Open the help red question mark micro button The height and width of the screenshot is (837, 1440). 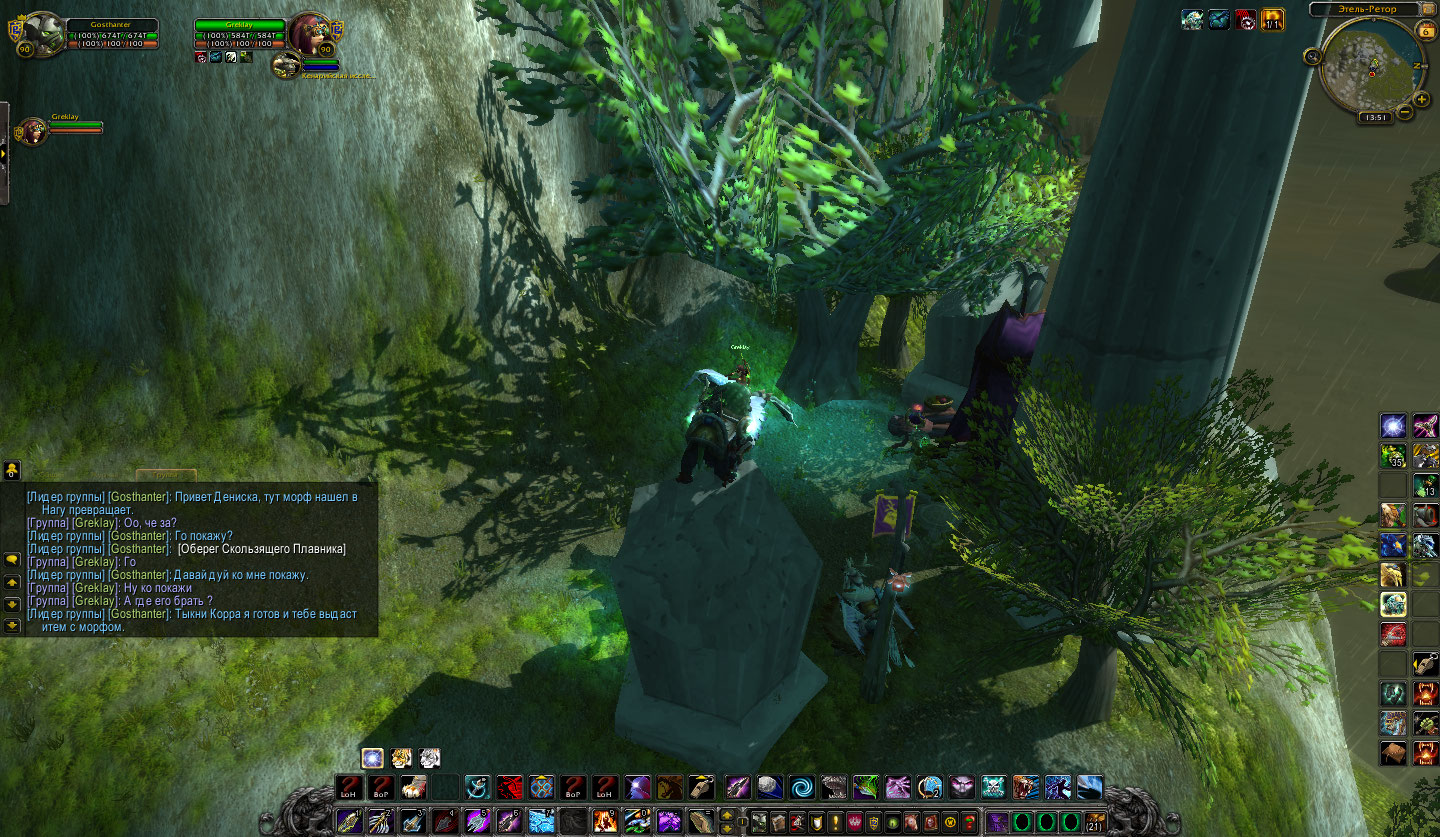(968, 822)
